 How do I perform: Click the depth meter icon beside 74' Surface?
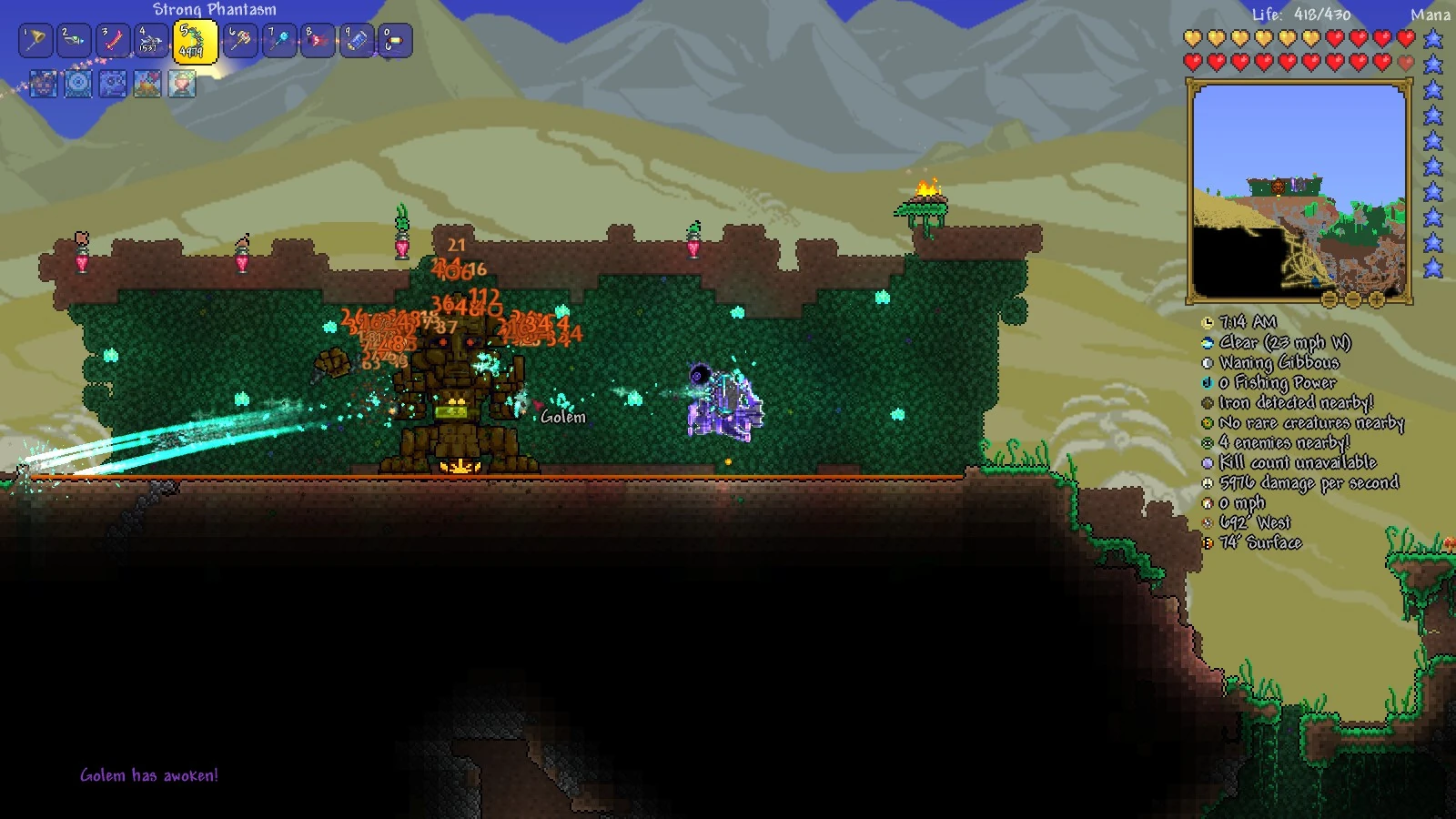pyautogui.click(x=1207, y=542)
